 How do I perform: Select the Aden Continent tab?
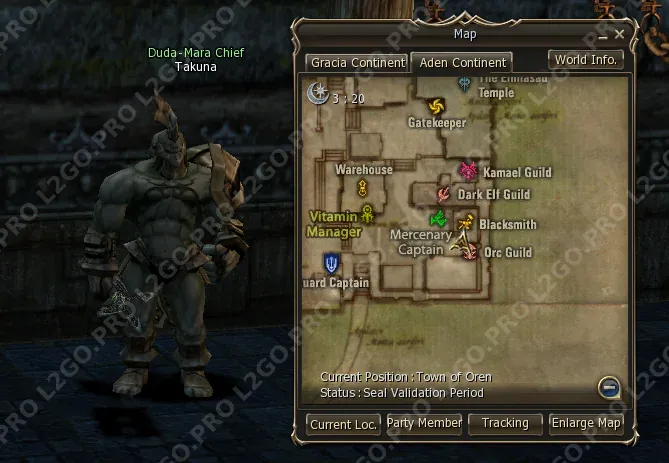[x=462, y=62]
